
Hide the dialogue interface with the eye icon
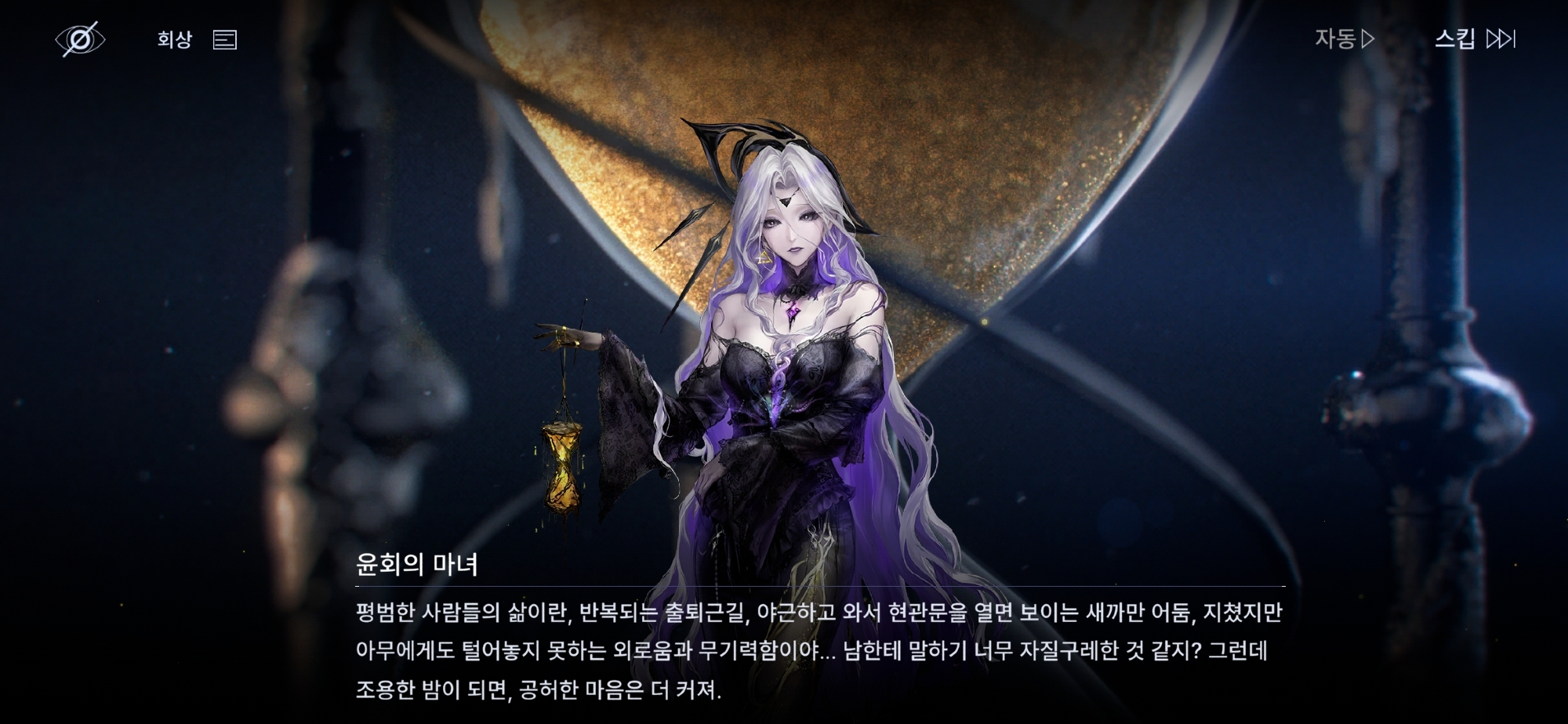pyautogui.click(x=80, y=39)
